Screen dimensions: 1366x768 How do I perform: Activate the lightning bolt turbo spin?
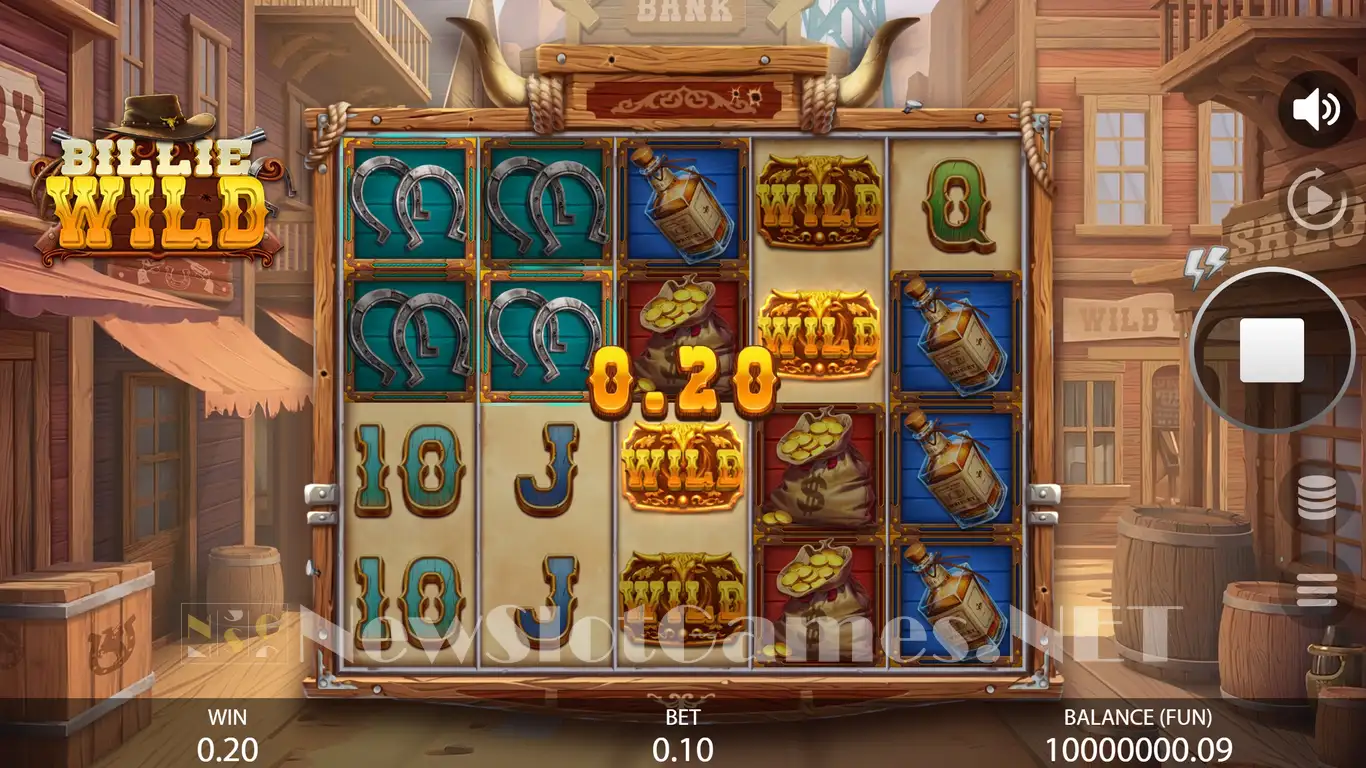[1205, 266]
